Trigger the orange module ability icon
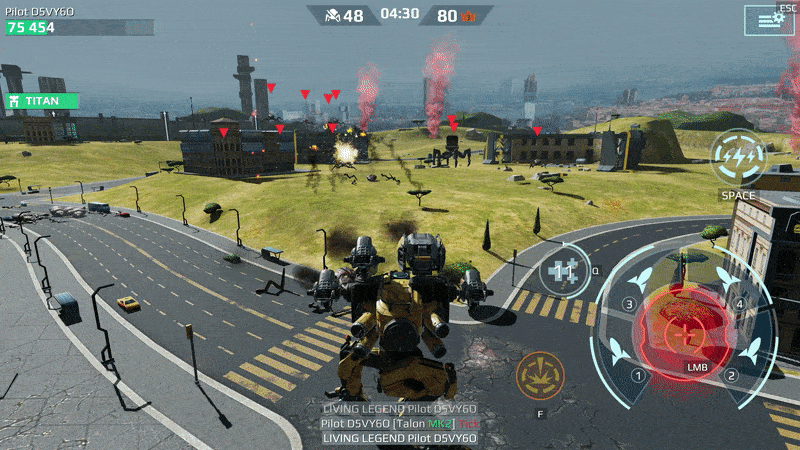The image size is (800, 450). point(540,376)
